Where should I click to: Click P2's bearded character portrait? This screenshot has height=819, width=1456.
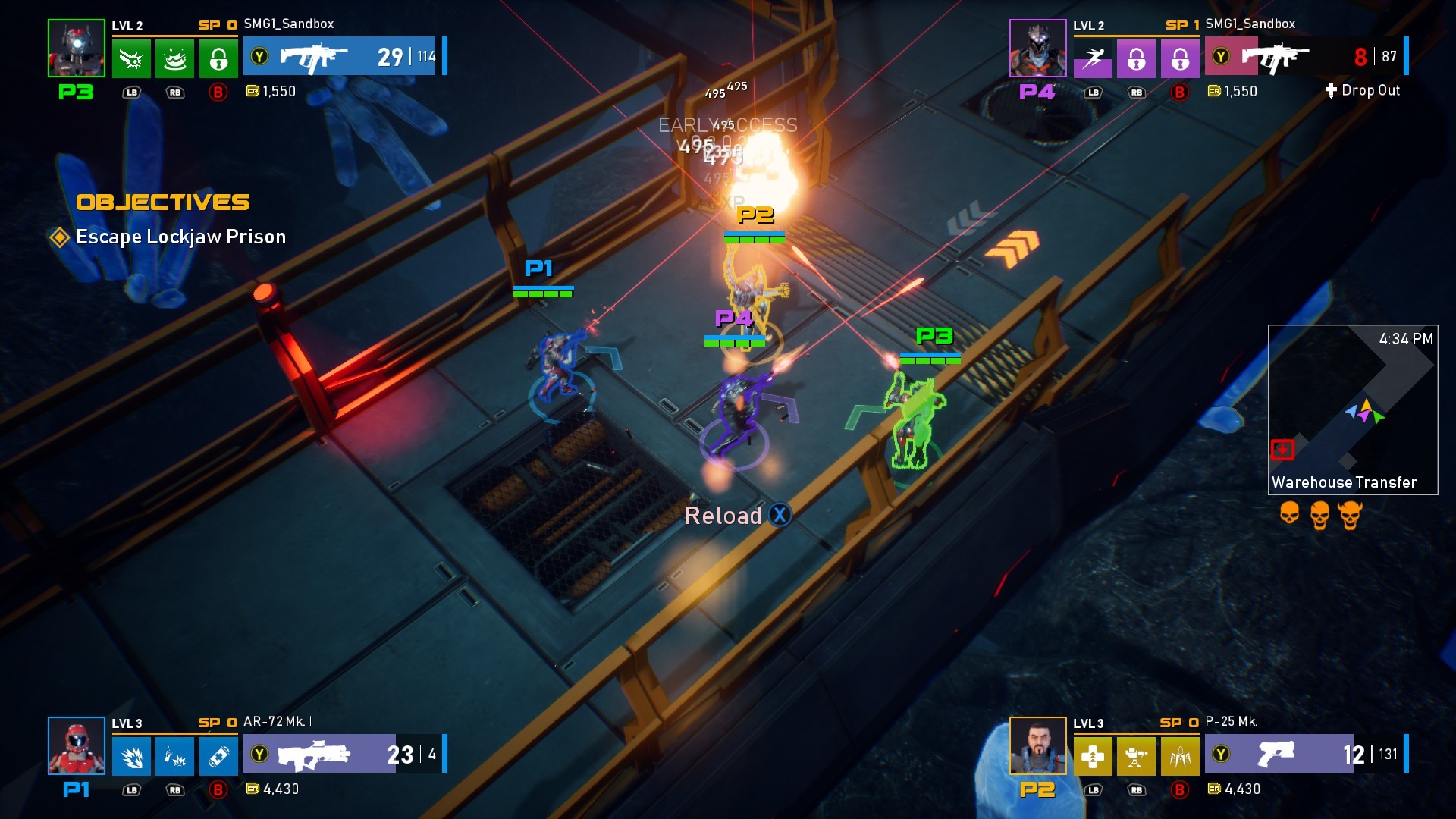pos(1037,745)
